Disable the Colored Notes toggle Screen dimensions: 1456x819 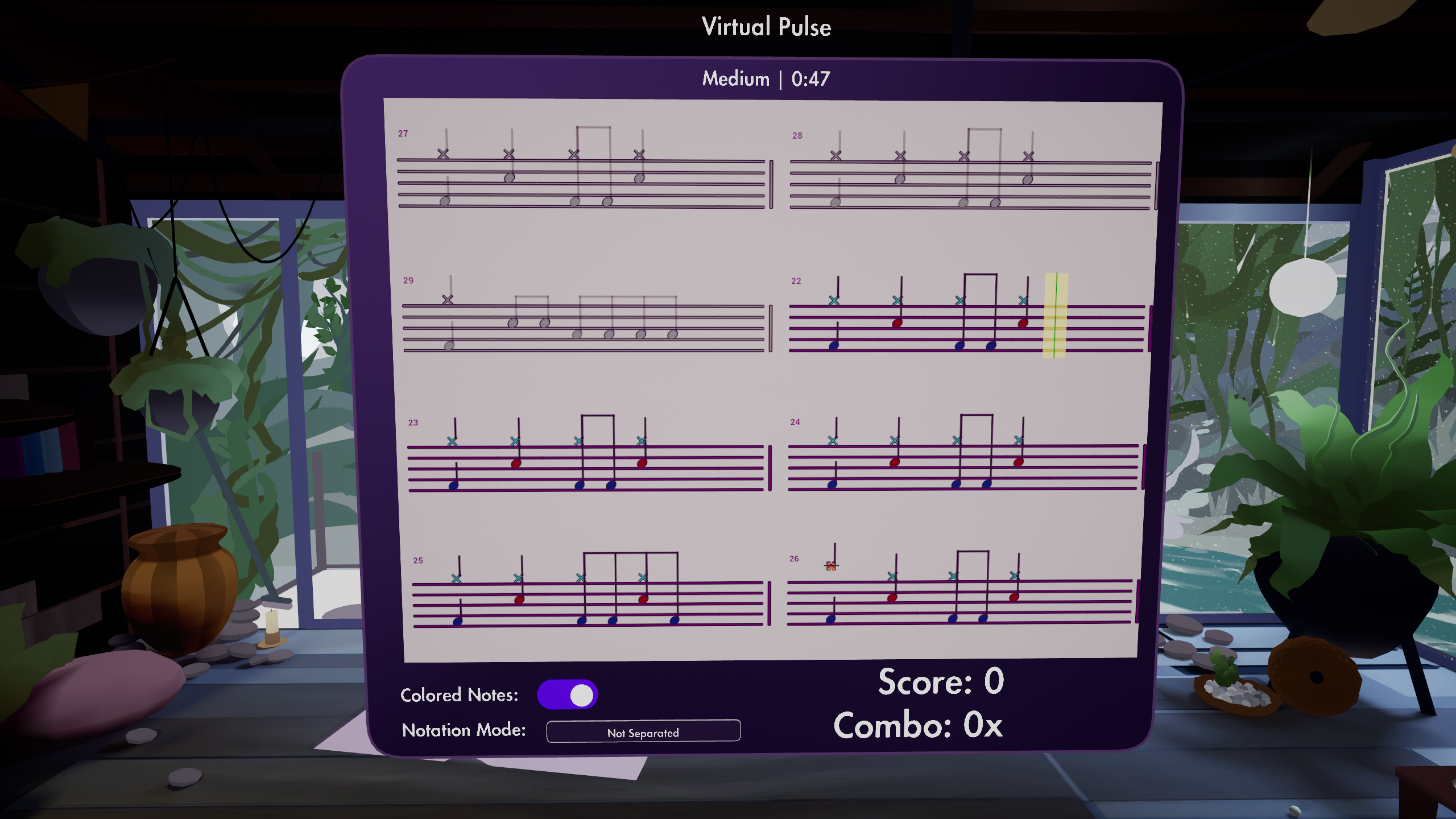pyautogui.click(x=568, y=694)
